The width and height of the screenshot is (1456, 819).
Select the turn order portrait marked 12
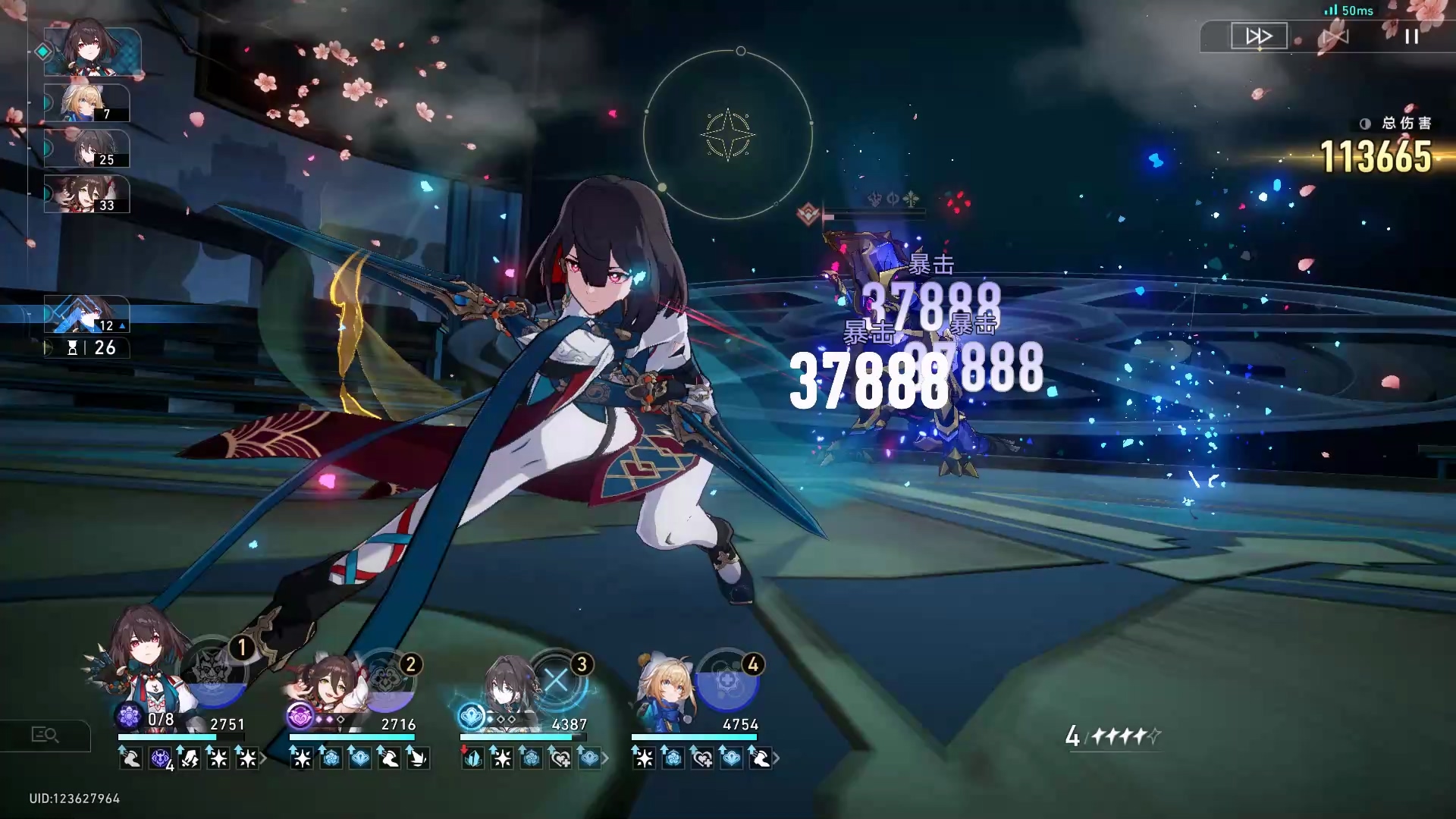(x=86, y=315)
